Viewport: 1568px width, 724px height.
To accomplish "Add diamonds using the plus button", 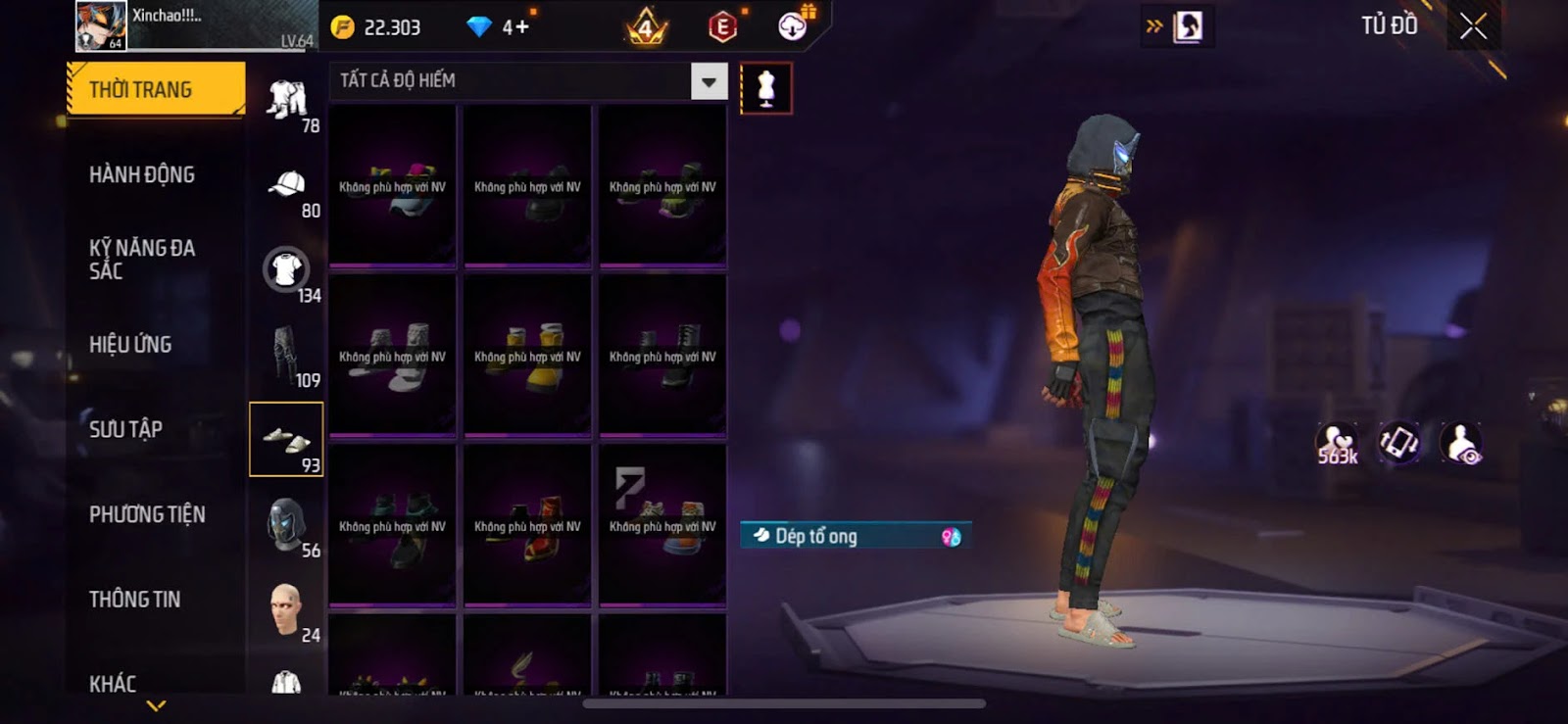I will 520,27.
